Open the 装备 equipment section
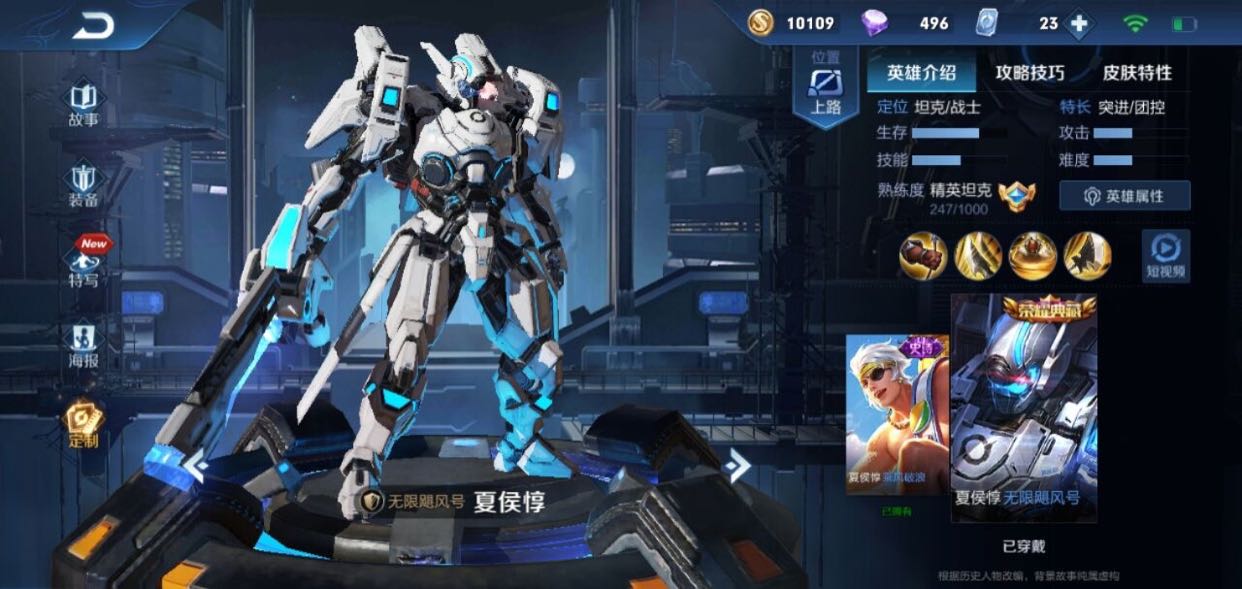The width and height of the screenshot is (1242, 589). [x=83, y=185]
